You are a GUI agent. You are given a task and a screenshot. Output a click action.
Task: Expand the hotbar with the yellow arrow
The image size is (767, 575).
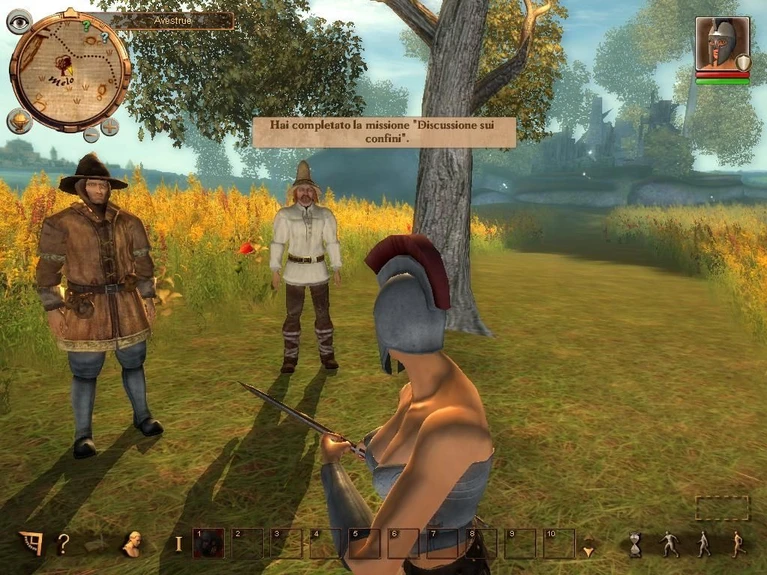588,549
